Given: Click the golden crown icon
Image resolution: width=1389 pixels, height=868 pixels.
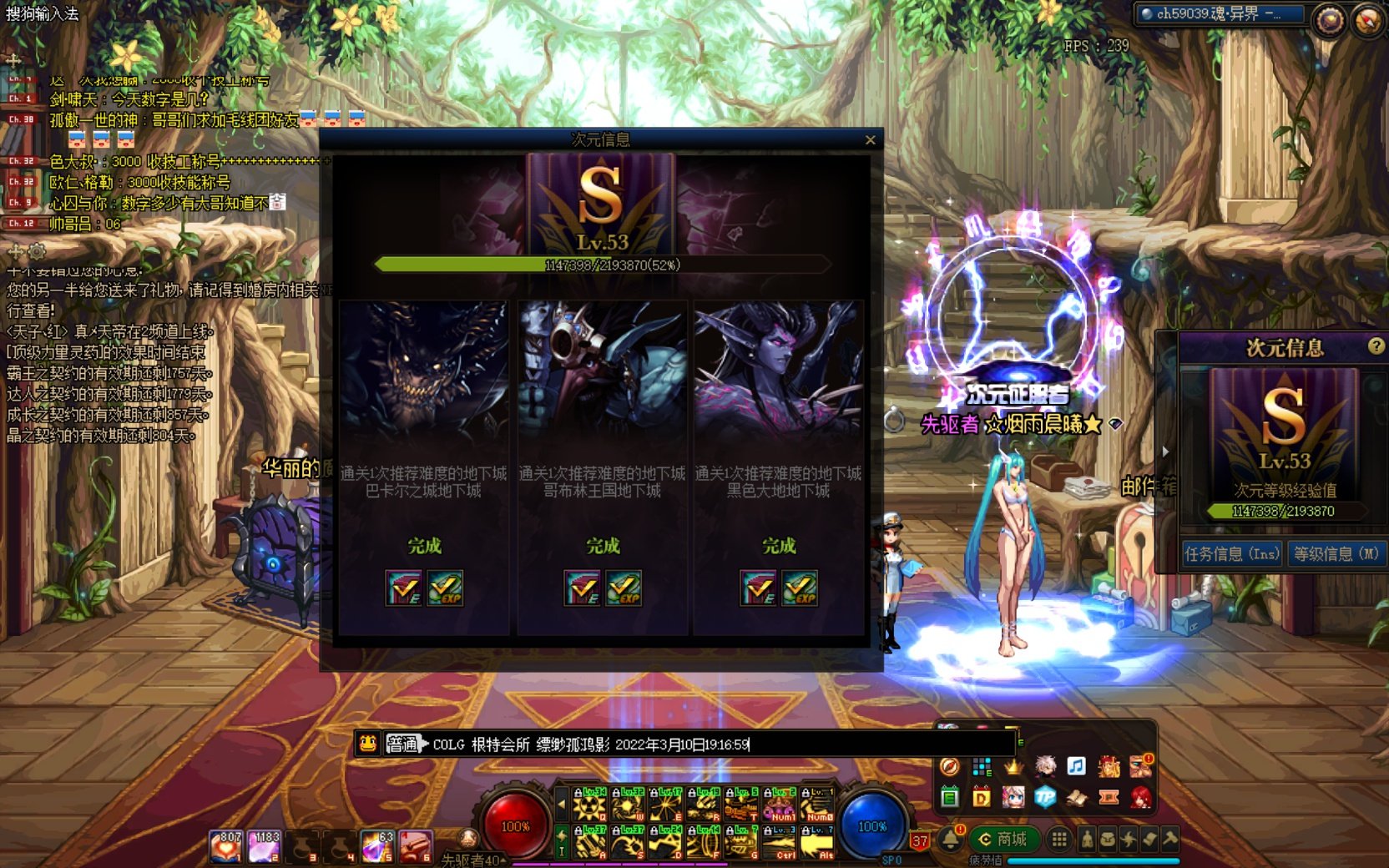Looking at the screenshot, I should point(1013,765).
